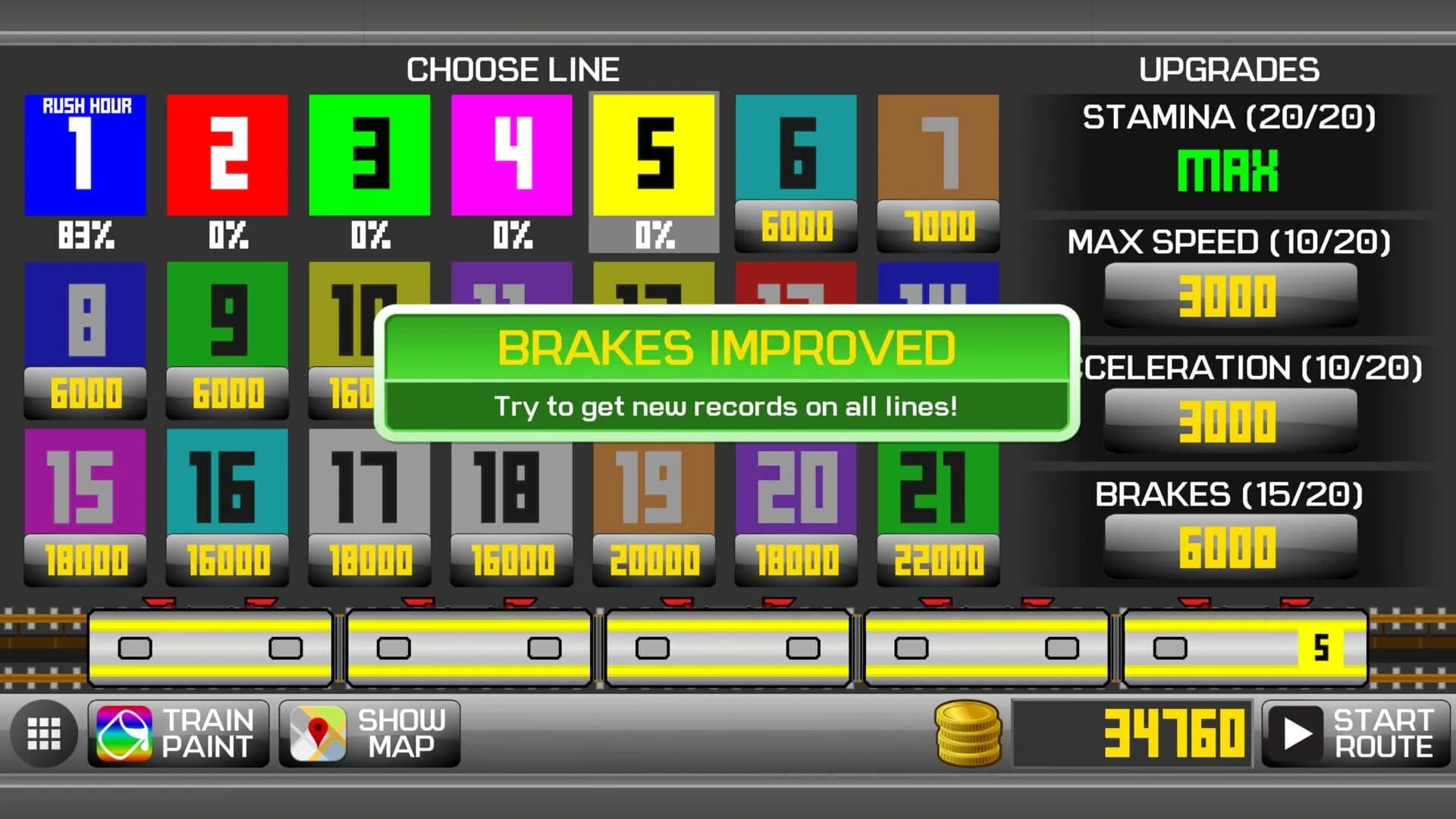
Task: Open the Train Paint tool
Action: tap(180, 733)
